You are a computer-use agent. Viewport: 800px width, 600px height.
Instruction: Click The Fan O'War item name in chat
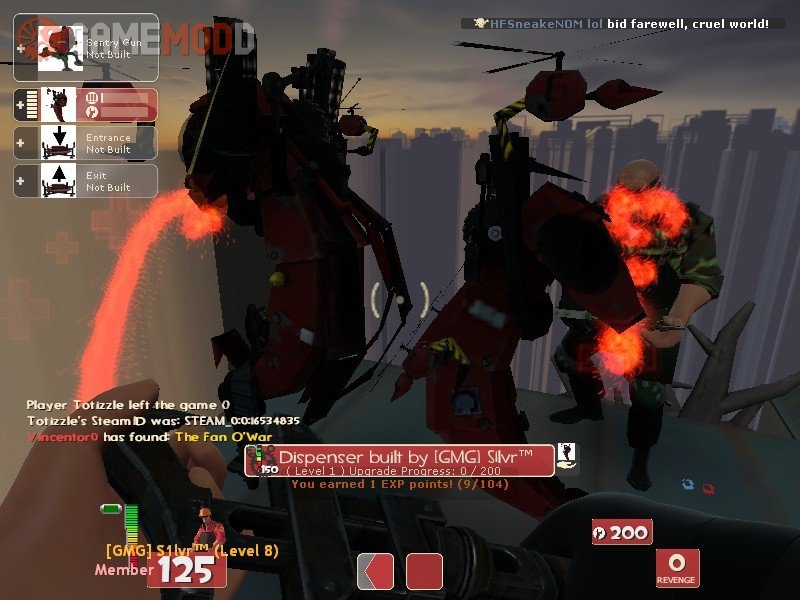click(x=223, y=437)
